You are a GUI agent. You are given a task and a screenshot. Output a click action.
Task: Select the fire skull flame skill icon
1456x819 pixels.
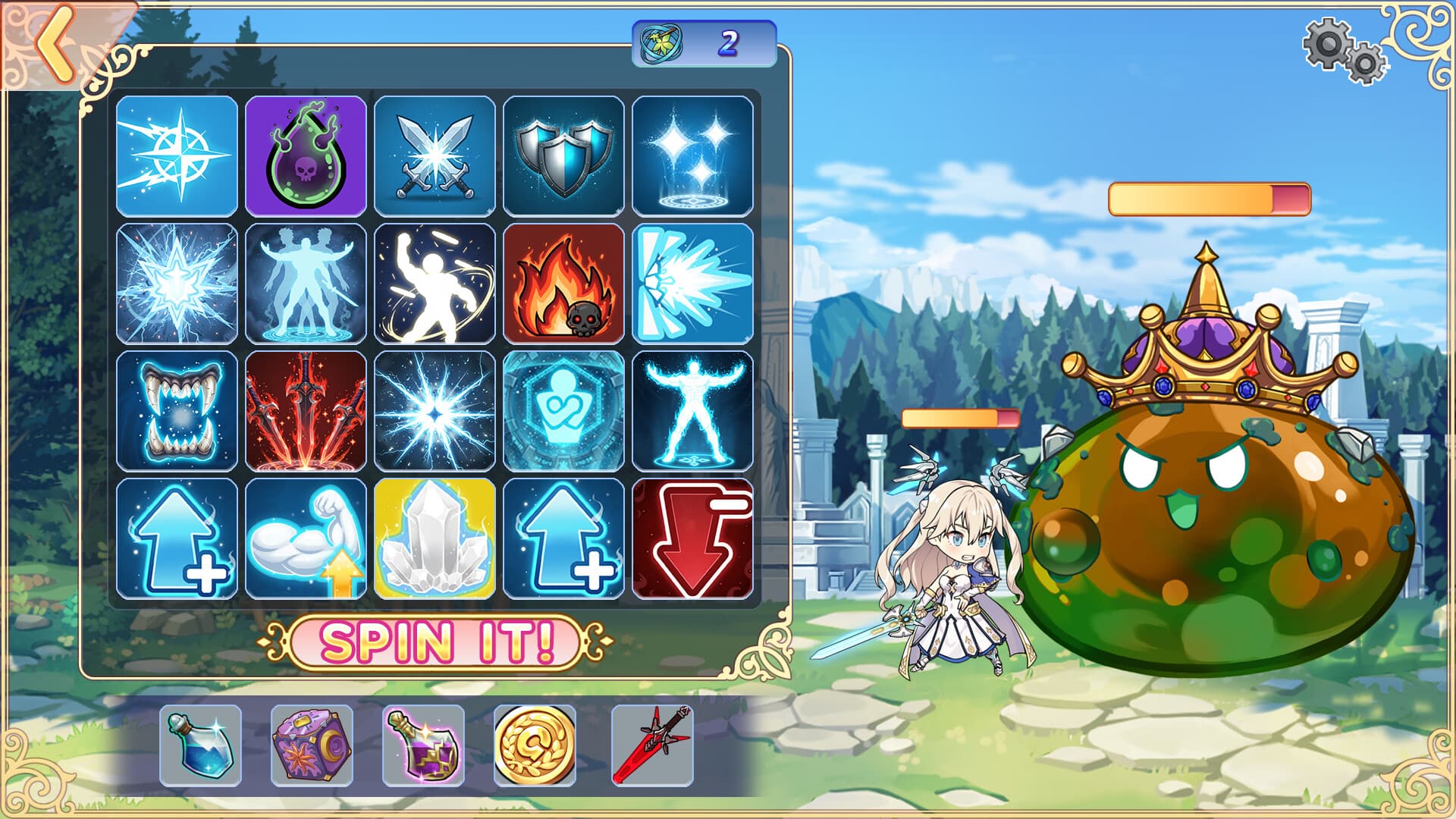566,284
